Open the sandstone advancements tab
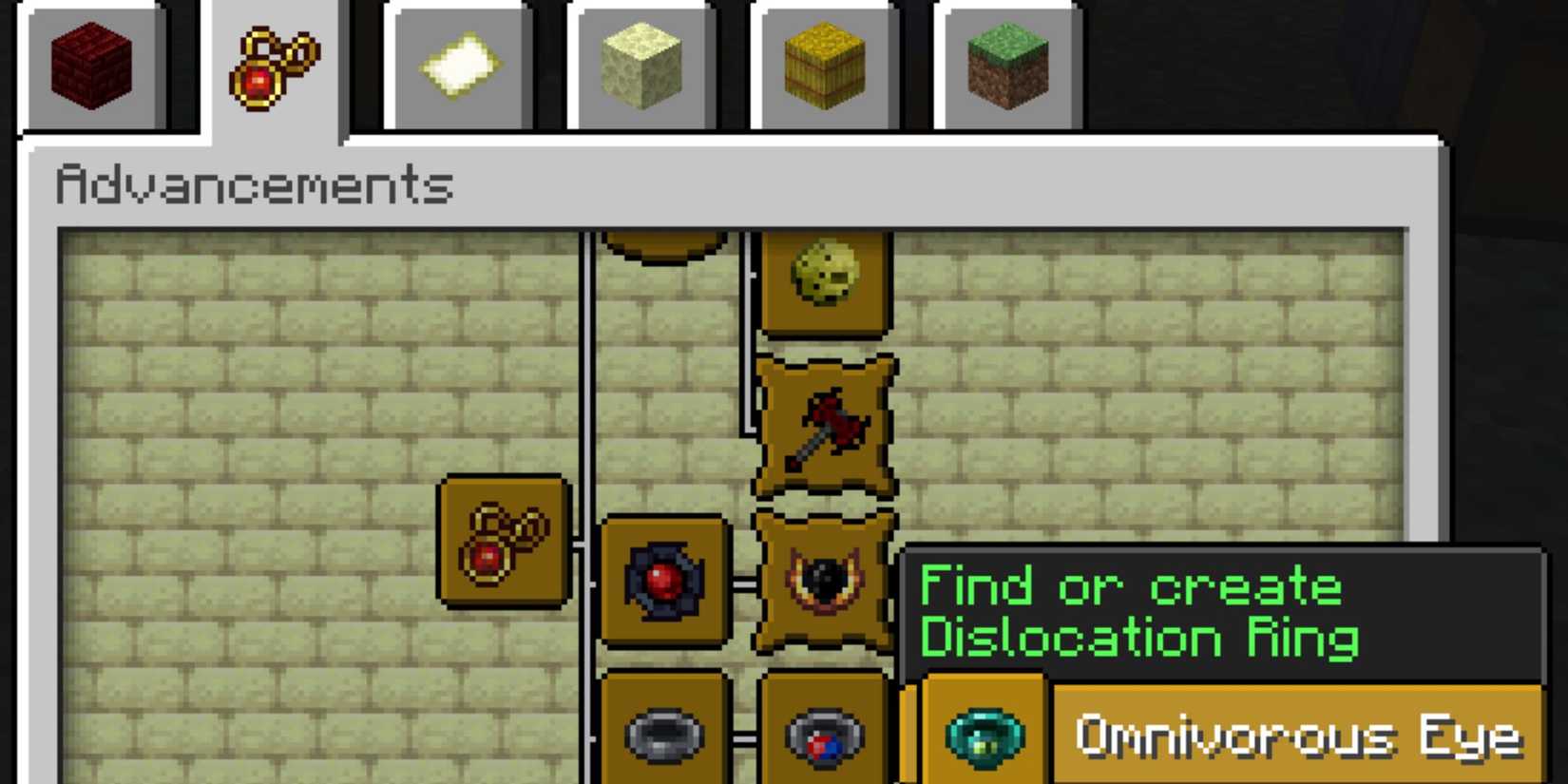This screenshot has width=1568, height=784. click(642, 63)
